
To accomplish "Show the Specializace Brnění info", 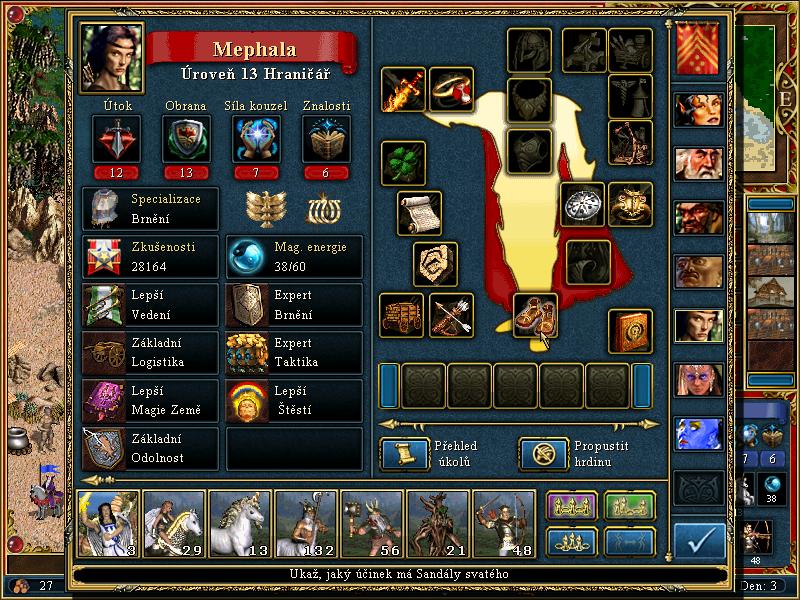I will [150, 208].
